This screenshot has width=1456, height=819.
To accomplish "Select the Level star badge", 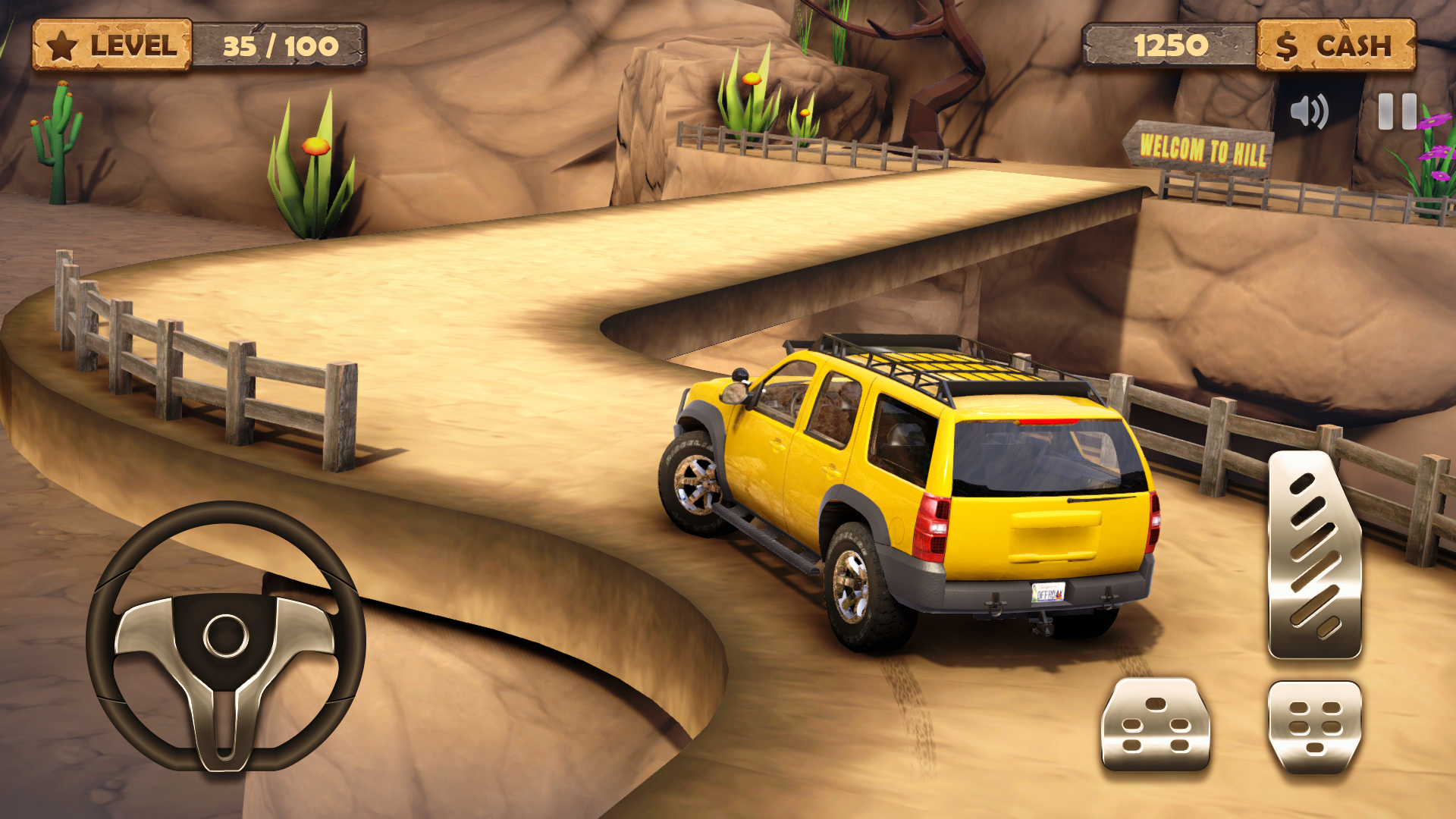I will click(111, 45).
